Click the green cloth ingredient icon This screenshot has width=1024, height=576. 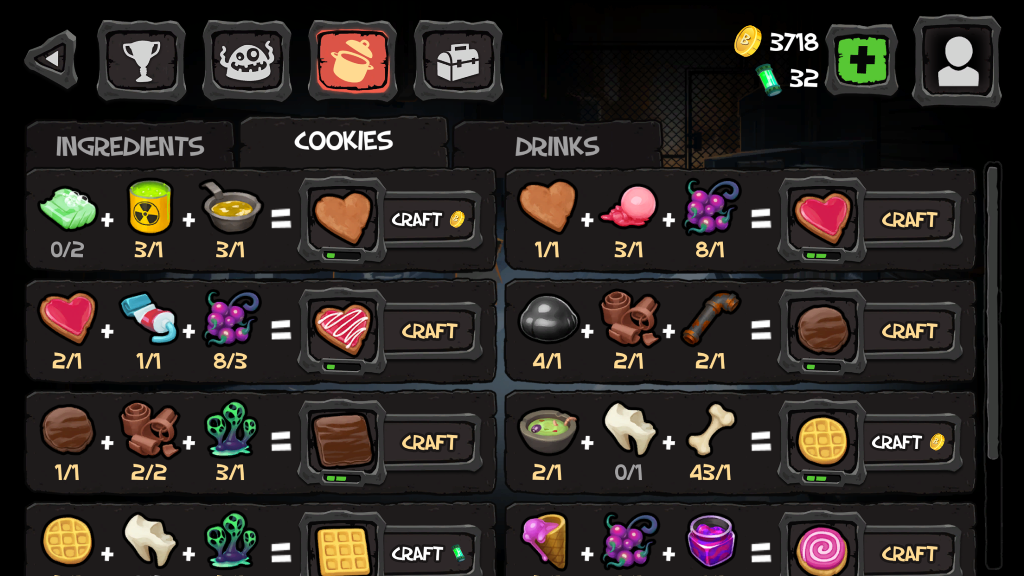[x=67, y=208]
